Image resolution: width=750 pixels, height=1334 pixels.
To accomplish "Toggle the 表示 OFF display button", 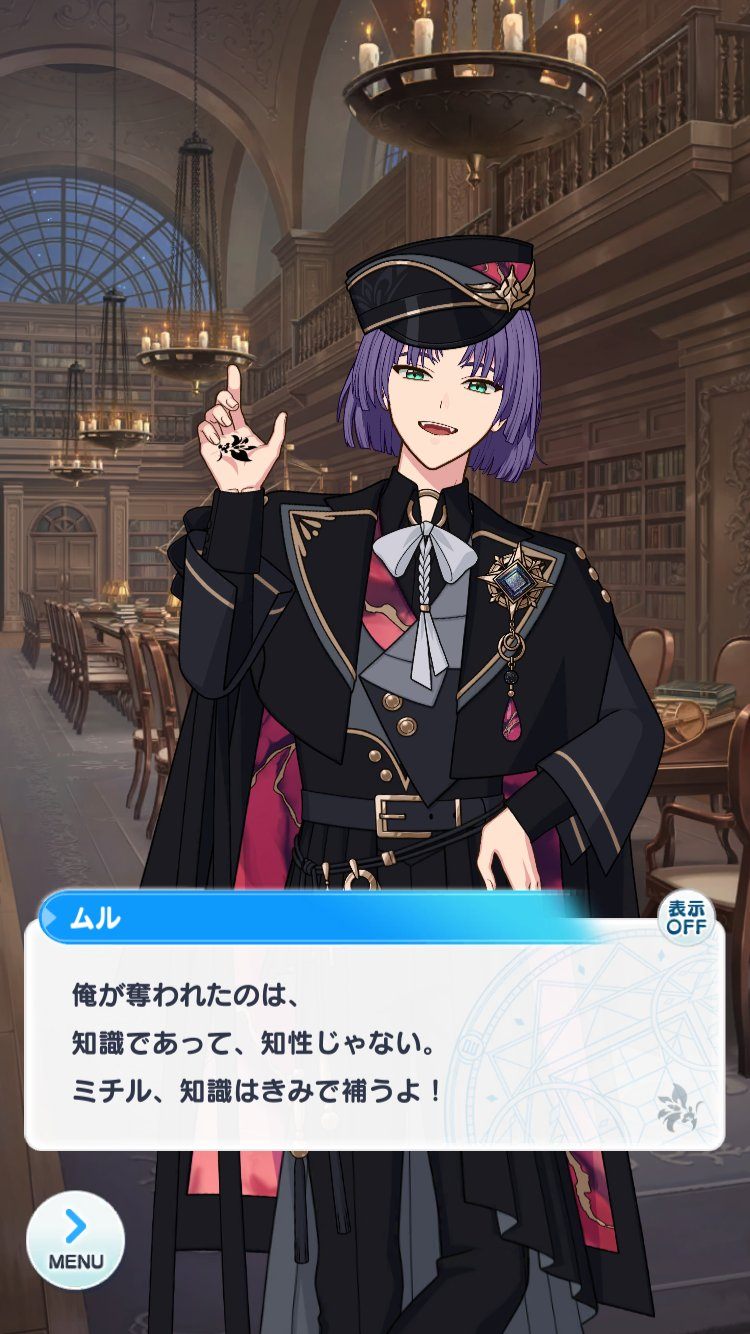I will tap(687, 916).
